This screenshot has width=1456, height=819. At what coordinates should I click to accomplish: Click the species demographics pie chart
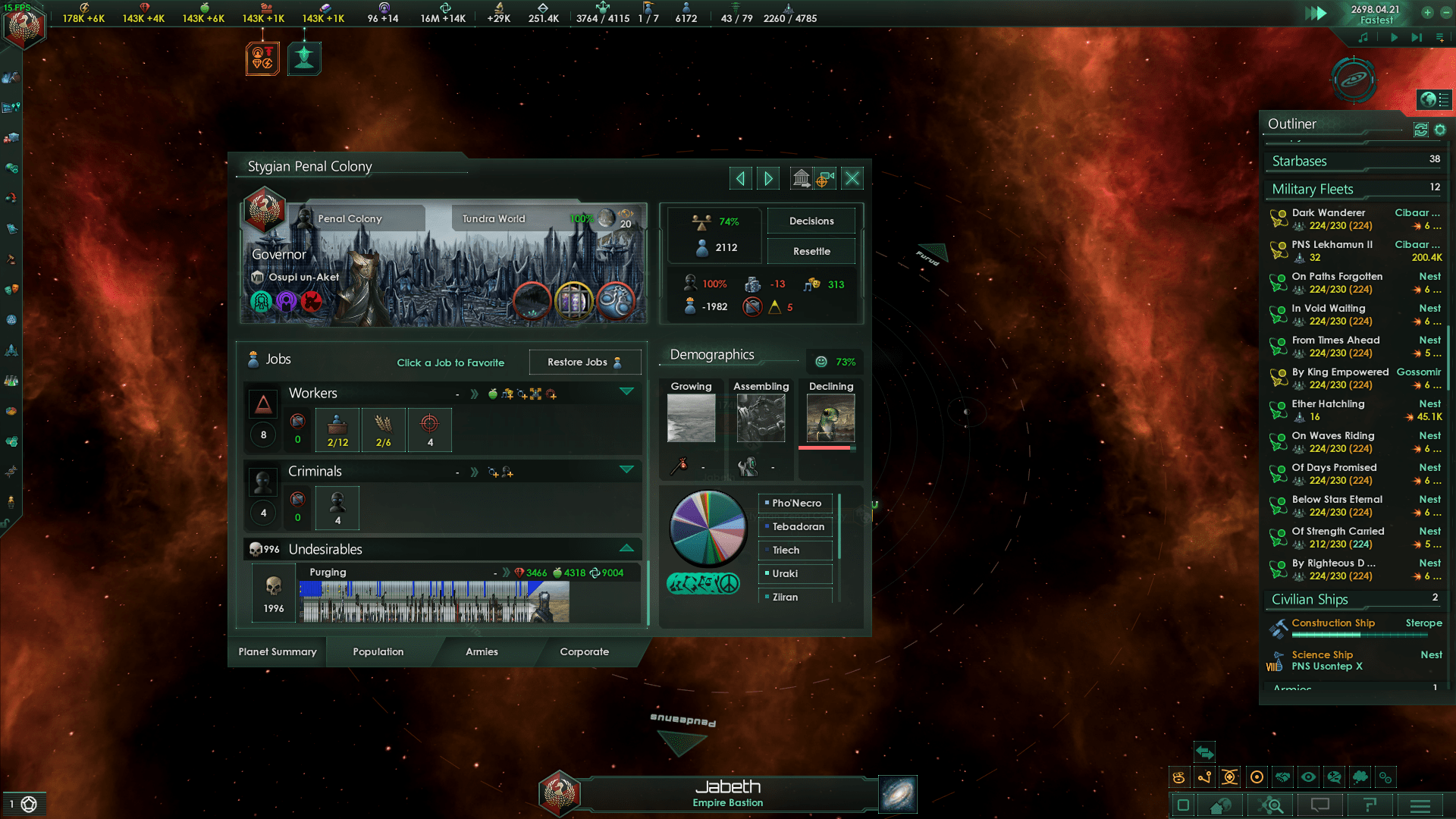(708, 527)
